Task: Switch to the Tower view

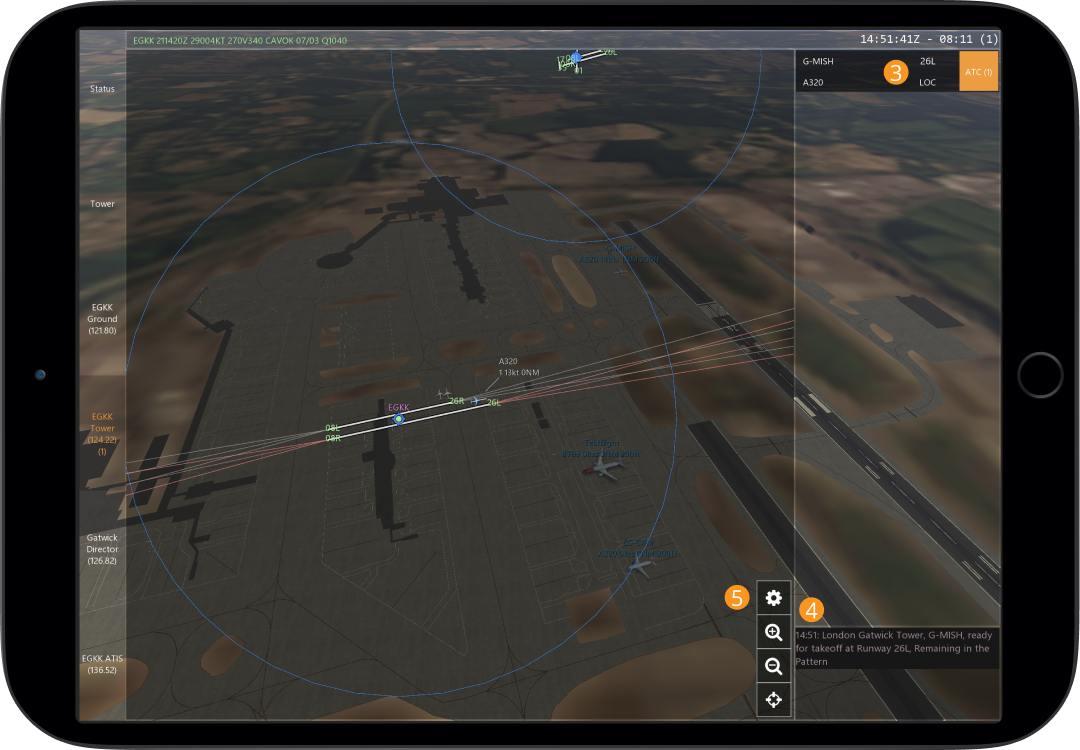Action: pos(102,204)
